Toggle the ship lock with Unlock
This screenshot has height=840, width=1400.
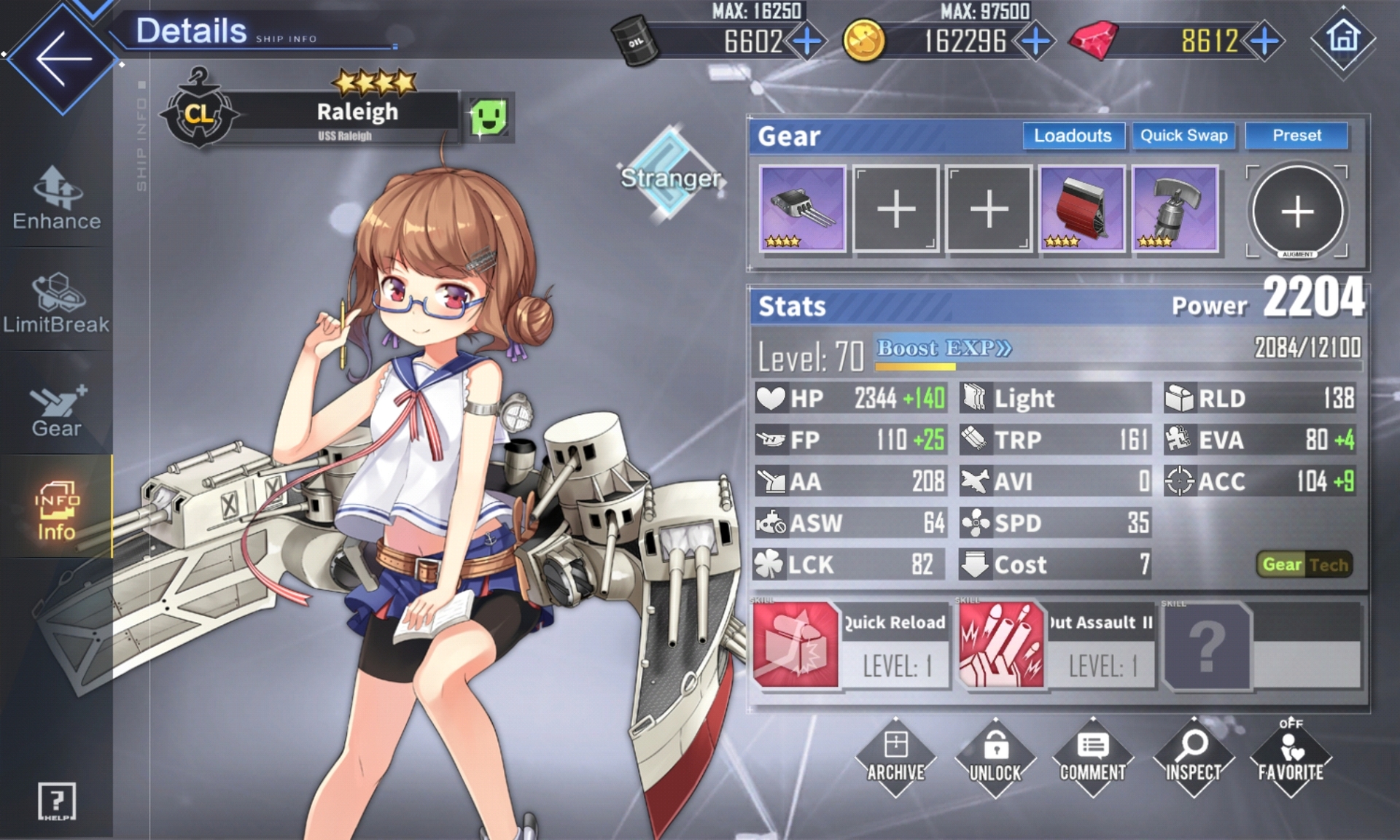(x=995, y=758)
